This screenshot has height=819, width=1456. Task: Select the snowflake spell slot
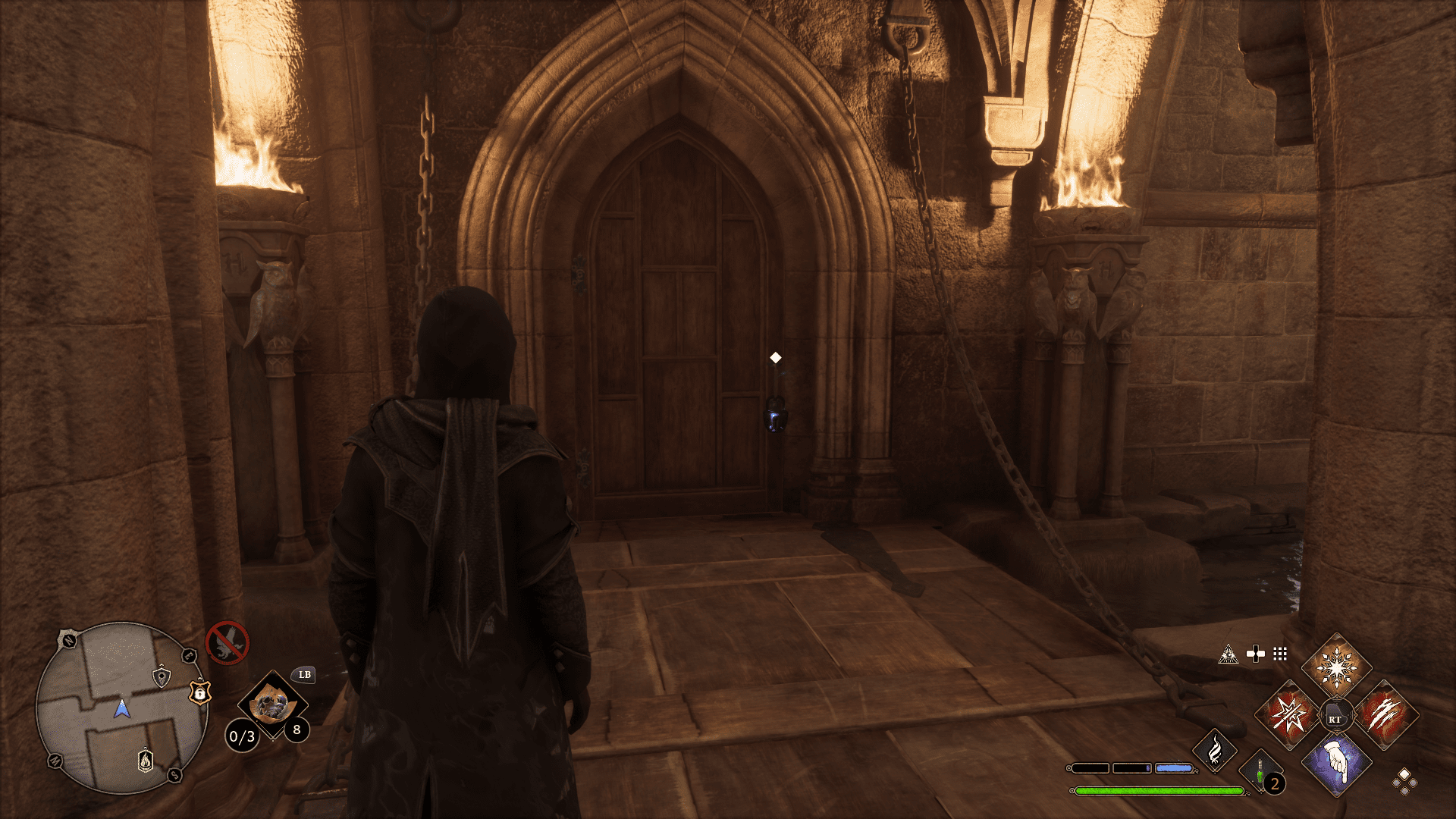(x=1336, y=668)
